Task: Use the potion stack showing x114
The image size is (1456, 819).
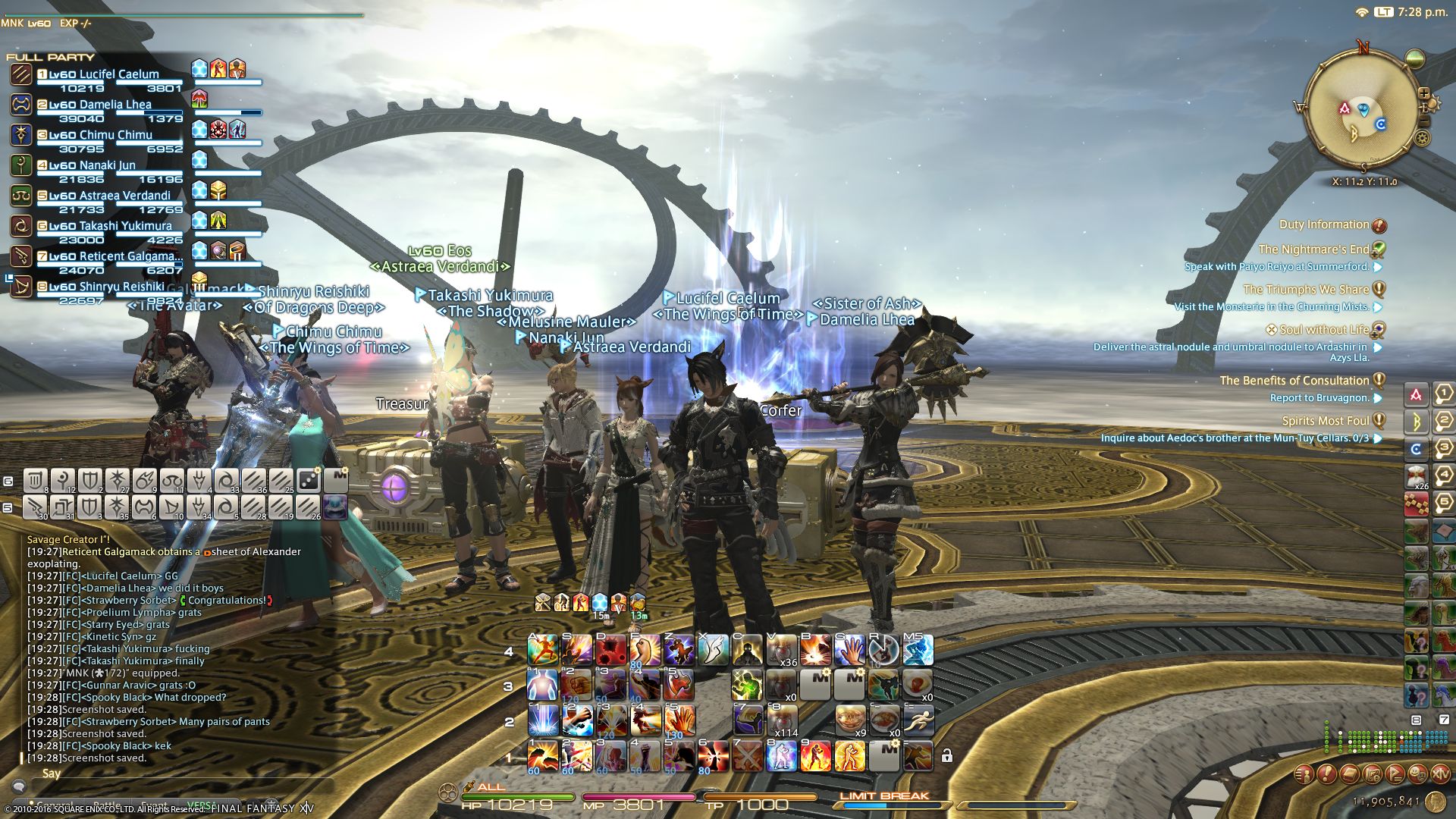Action: [x=782, y=720]
